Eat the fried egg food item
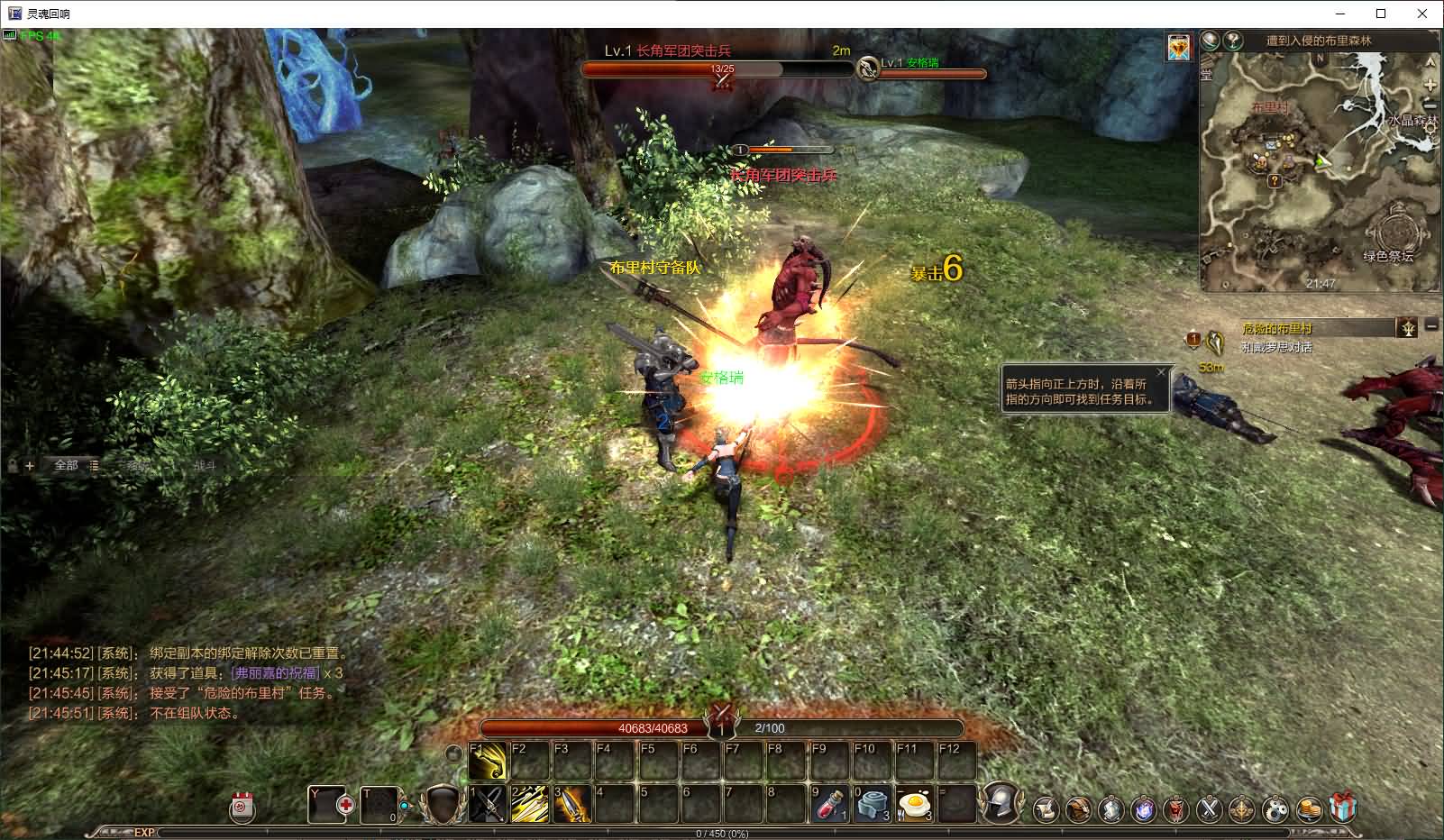 915,804
